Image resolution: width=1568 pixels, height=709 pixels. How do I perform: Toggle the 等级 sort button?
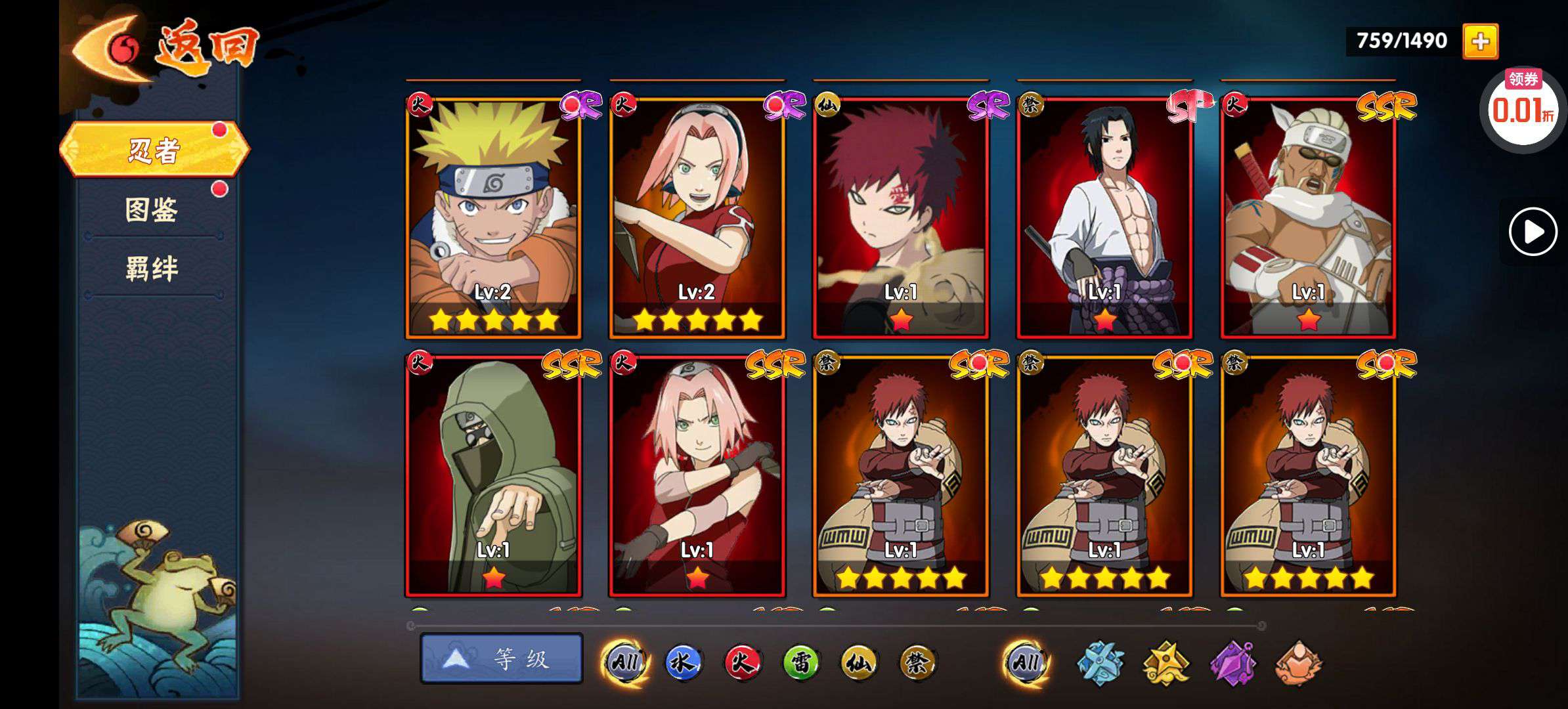502,658
